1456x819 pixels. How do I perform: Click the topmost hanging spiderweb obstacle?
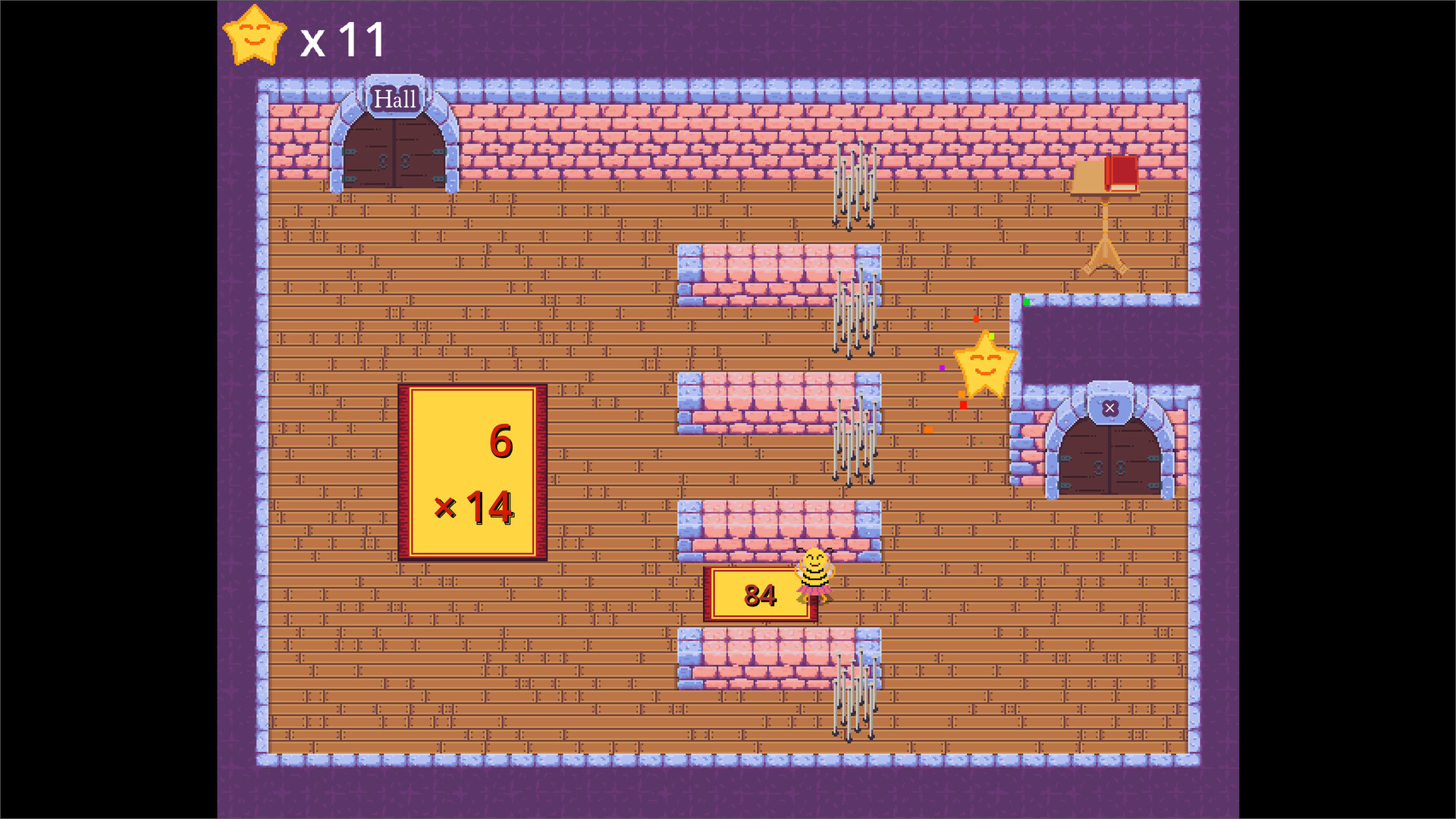pyautogui.click(x=855, y=186)
